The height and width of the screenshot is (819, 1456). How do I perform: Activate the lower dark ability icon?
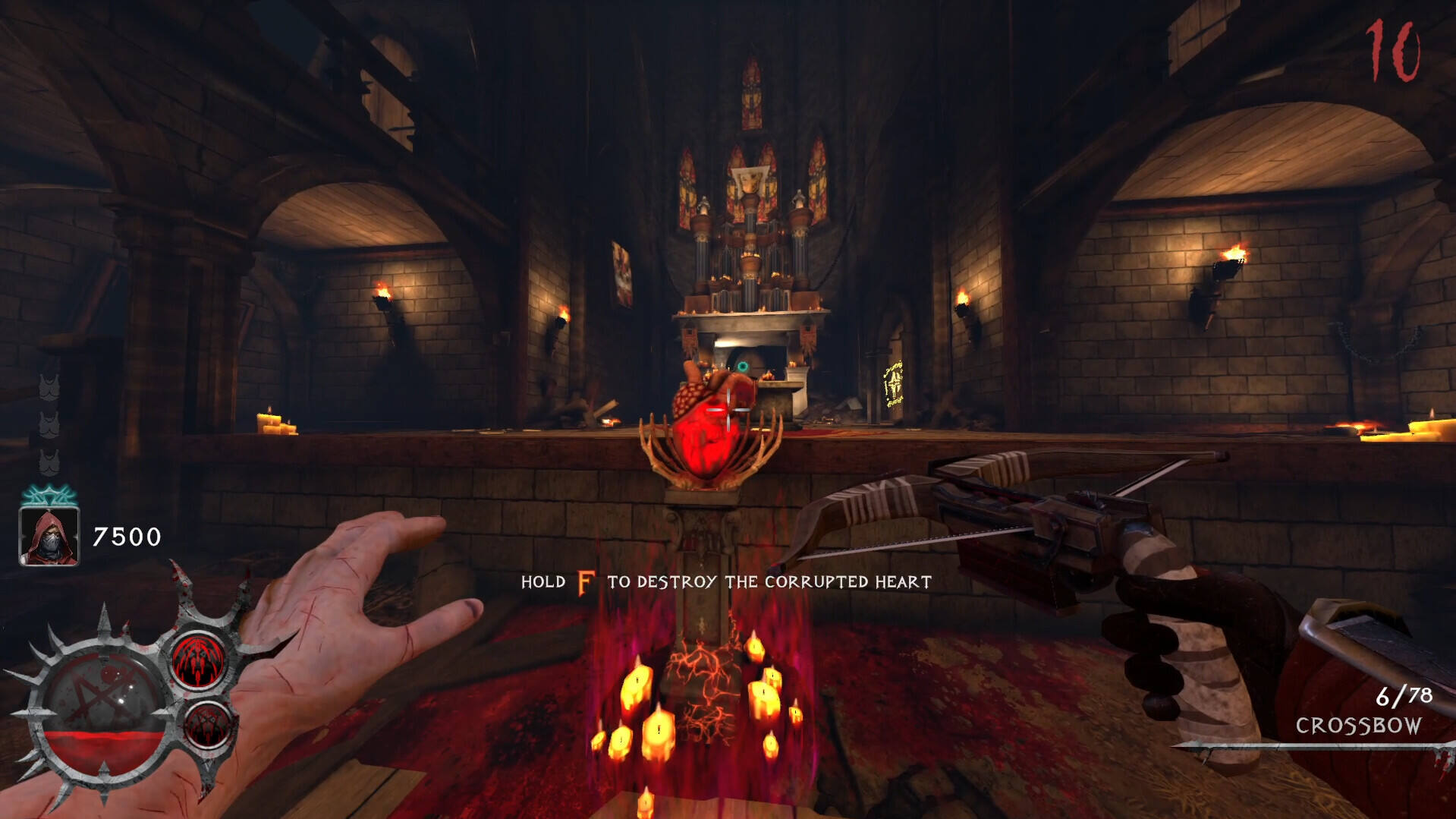(207, 724)
